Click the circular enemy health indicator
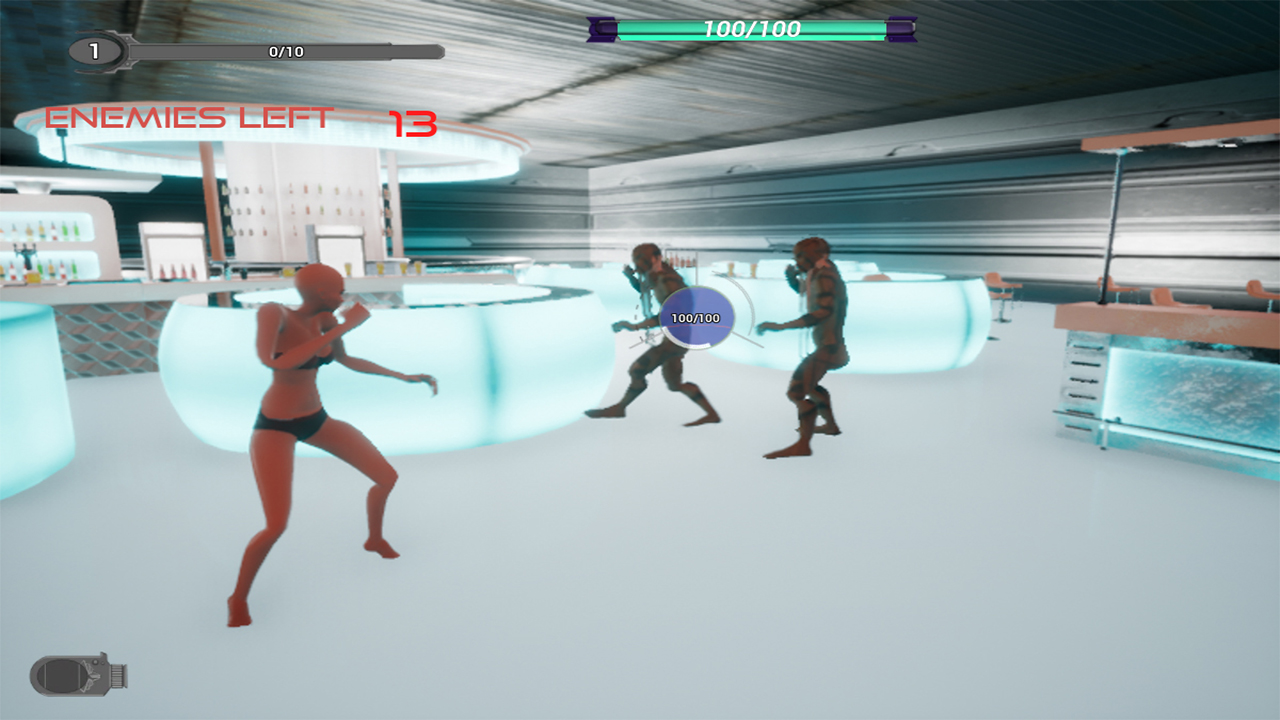 [x=698, y=316]
